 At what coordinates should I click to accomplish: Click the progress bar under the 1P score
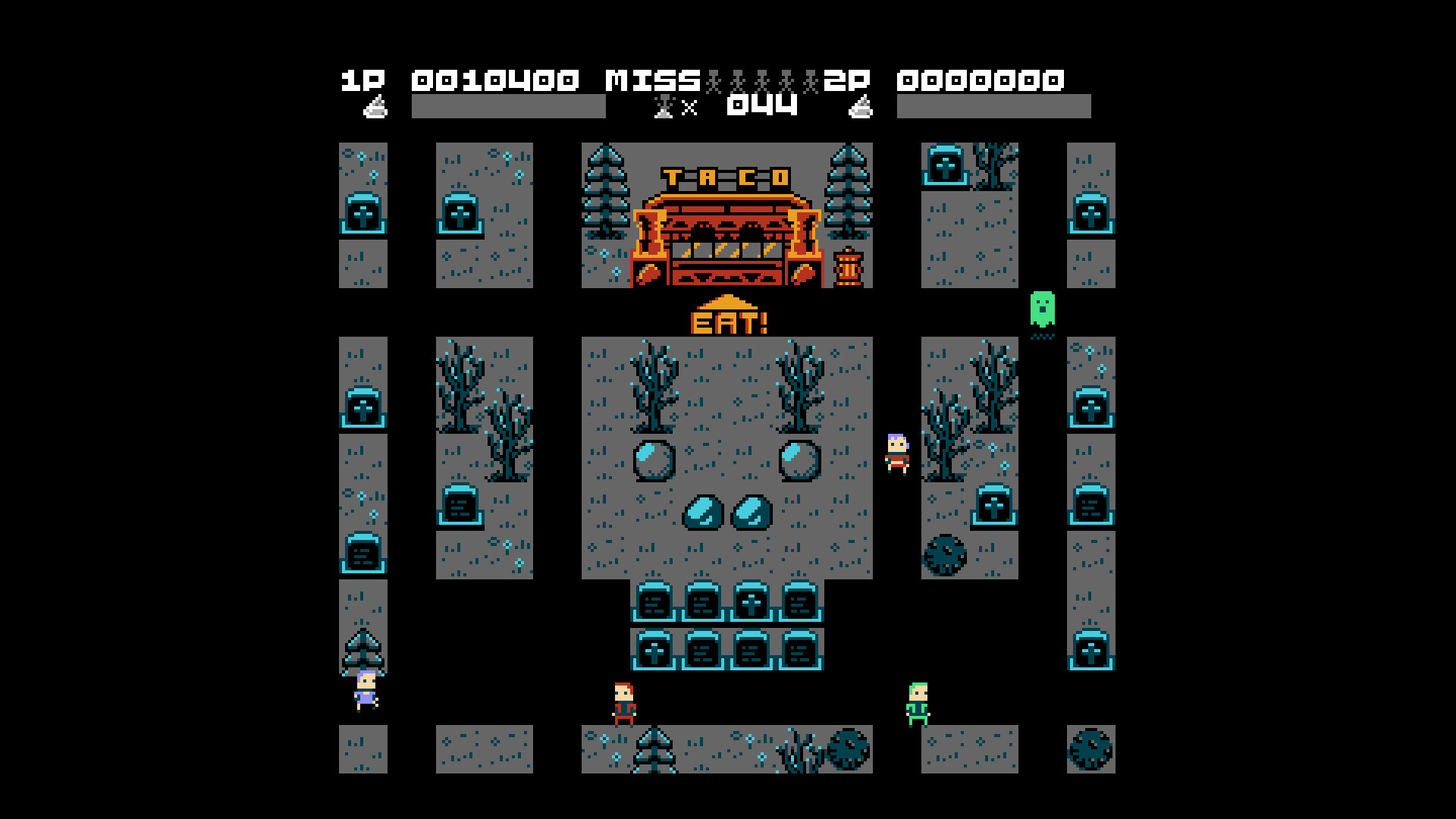[x=508, y=106]
